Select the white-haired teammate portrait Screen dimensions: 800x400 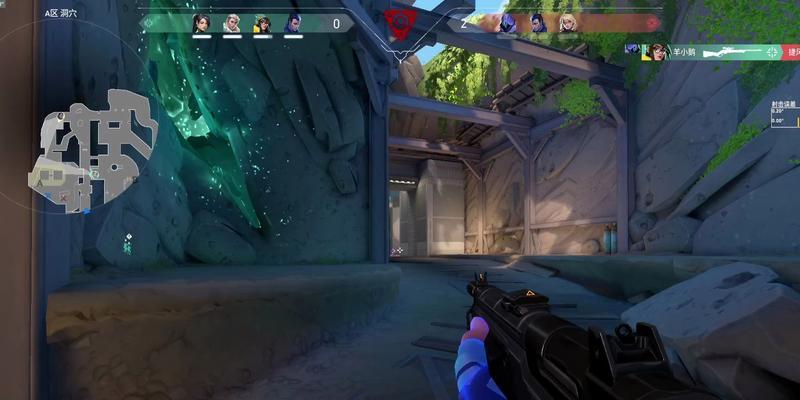tap(232, 23)
